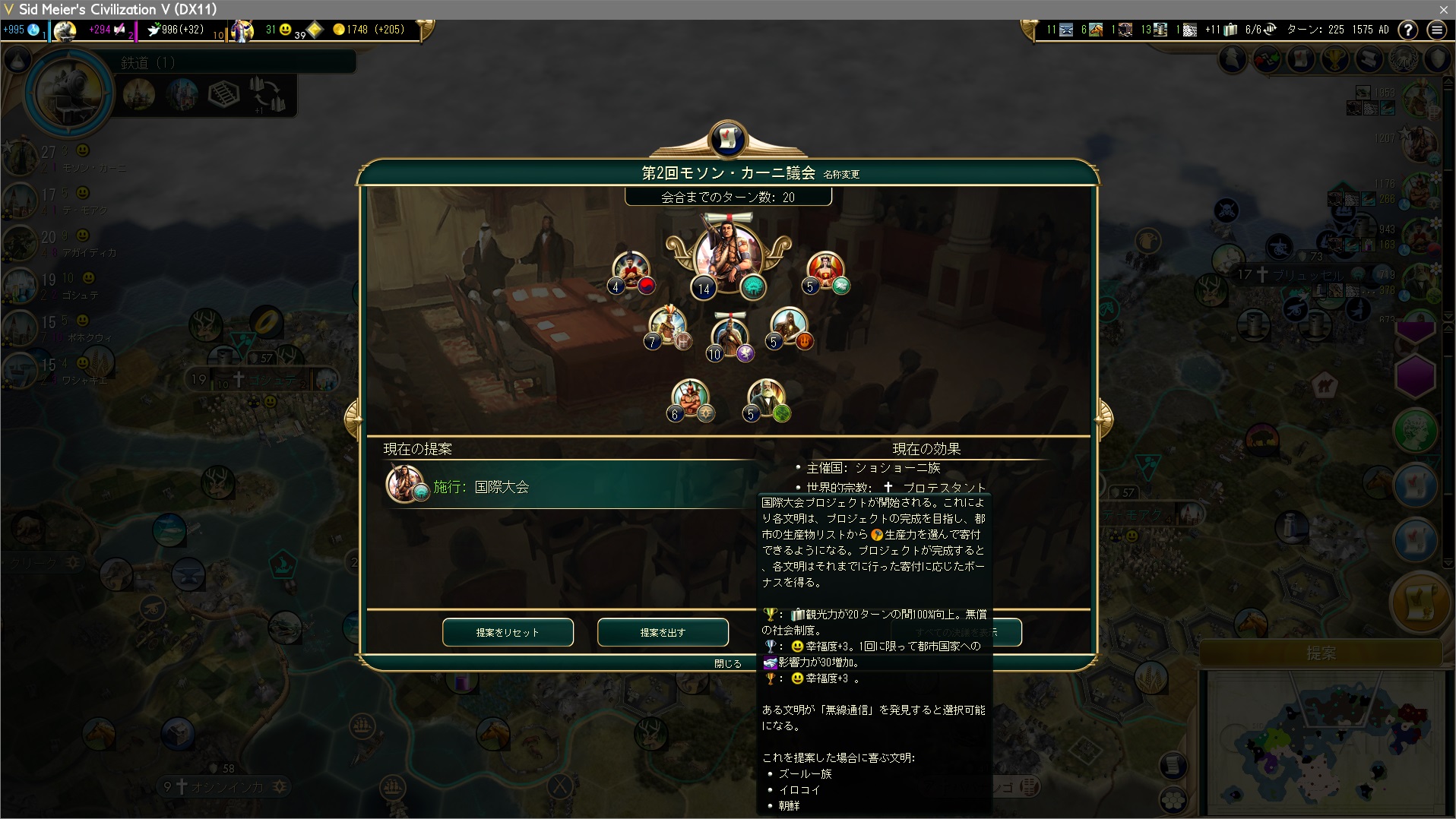Click the minimap in the corner
The image size is (1456, 819).
coord(1324,741)
